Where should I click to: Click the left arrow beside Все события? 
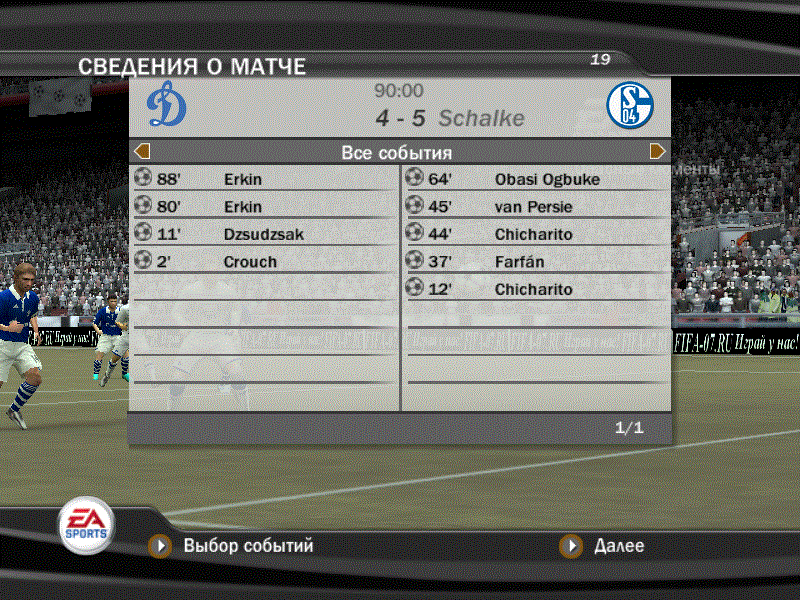tap(142, 152)
